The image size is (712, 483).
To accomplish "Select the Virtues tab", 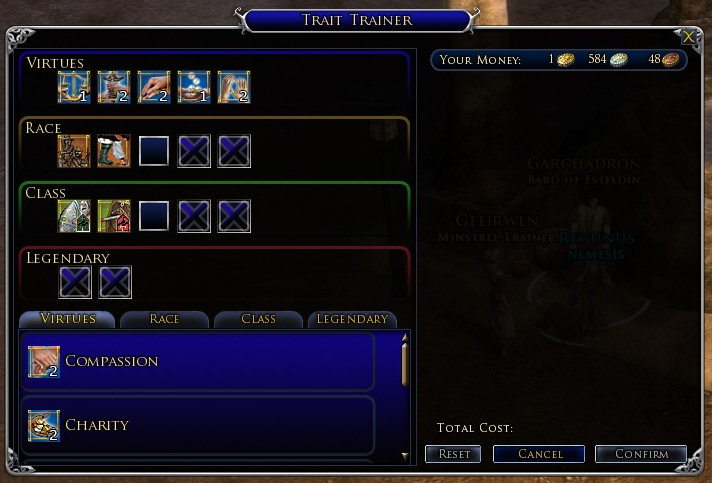I will pyautogui.click(x=68, y=319).
